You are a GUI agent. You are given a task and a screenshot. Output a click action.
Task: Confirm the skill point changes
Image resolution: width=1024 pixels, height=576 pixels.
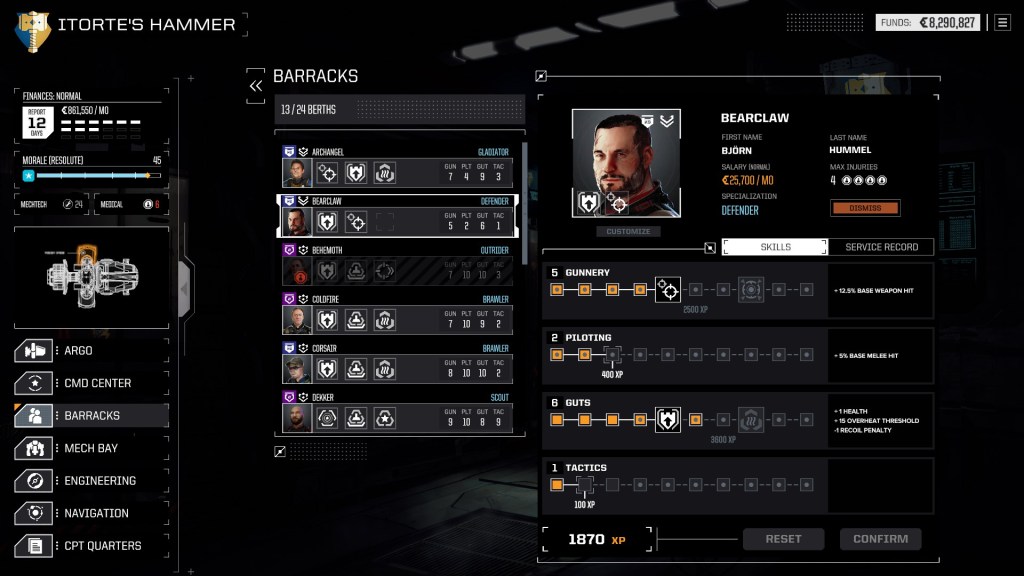pyautogui.click(x=880, y=539)
